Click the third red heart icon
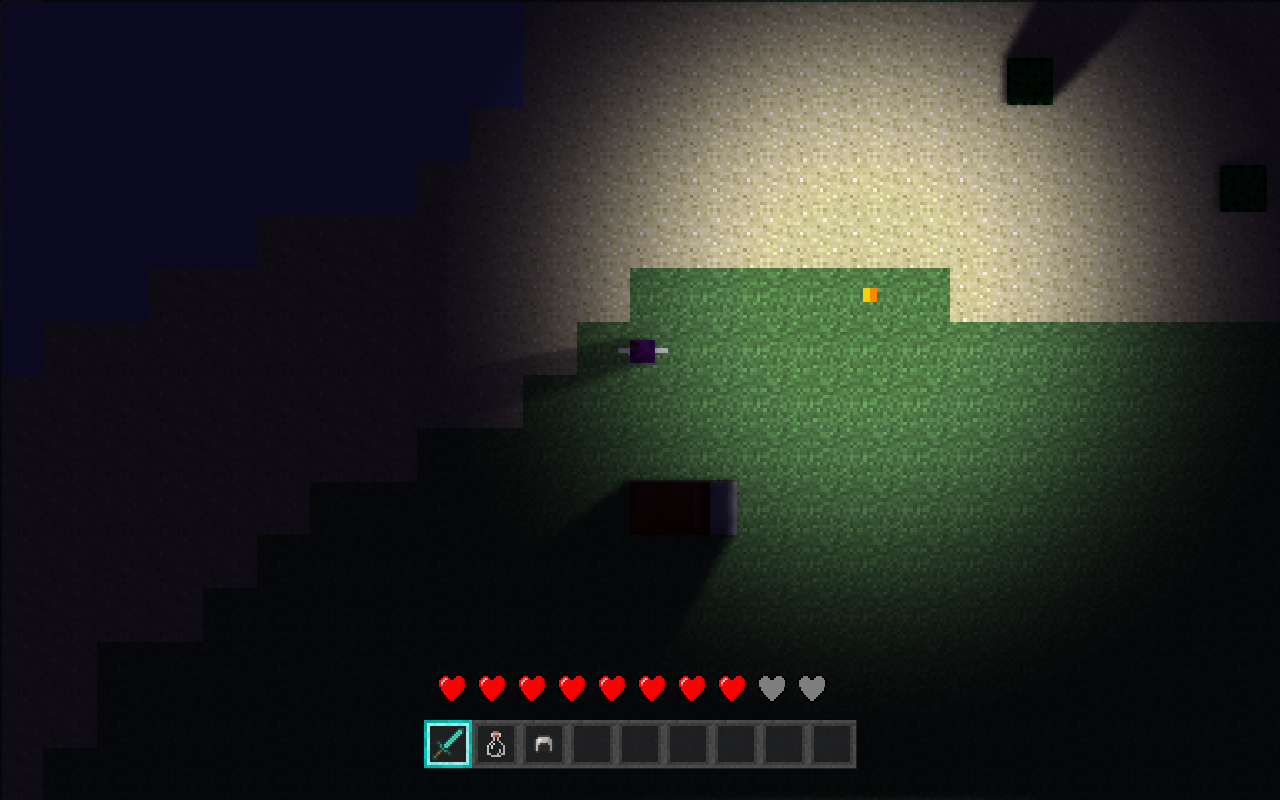Screen dimensions: 1280x800 [531, 688]
